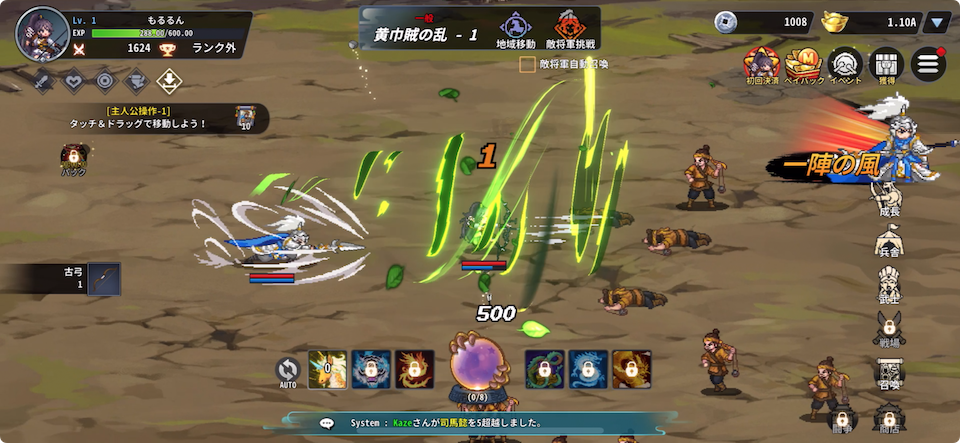Open the 獲得 treasure chest rewards
The height and width of the screenshot is (443, 960).
click(885, 65)
